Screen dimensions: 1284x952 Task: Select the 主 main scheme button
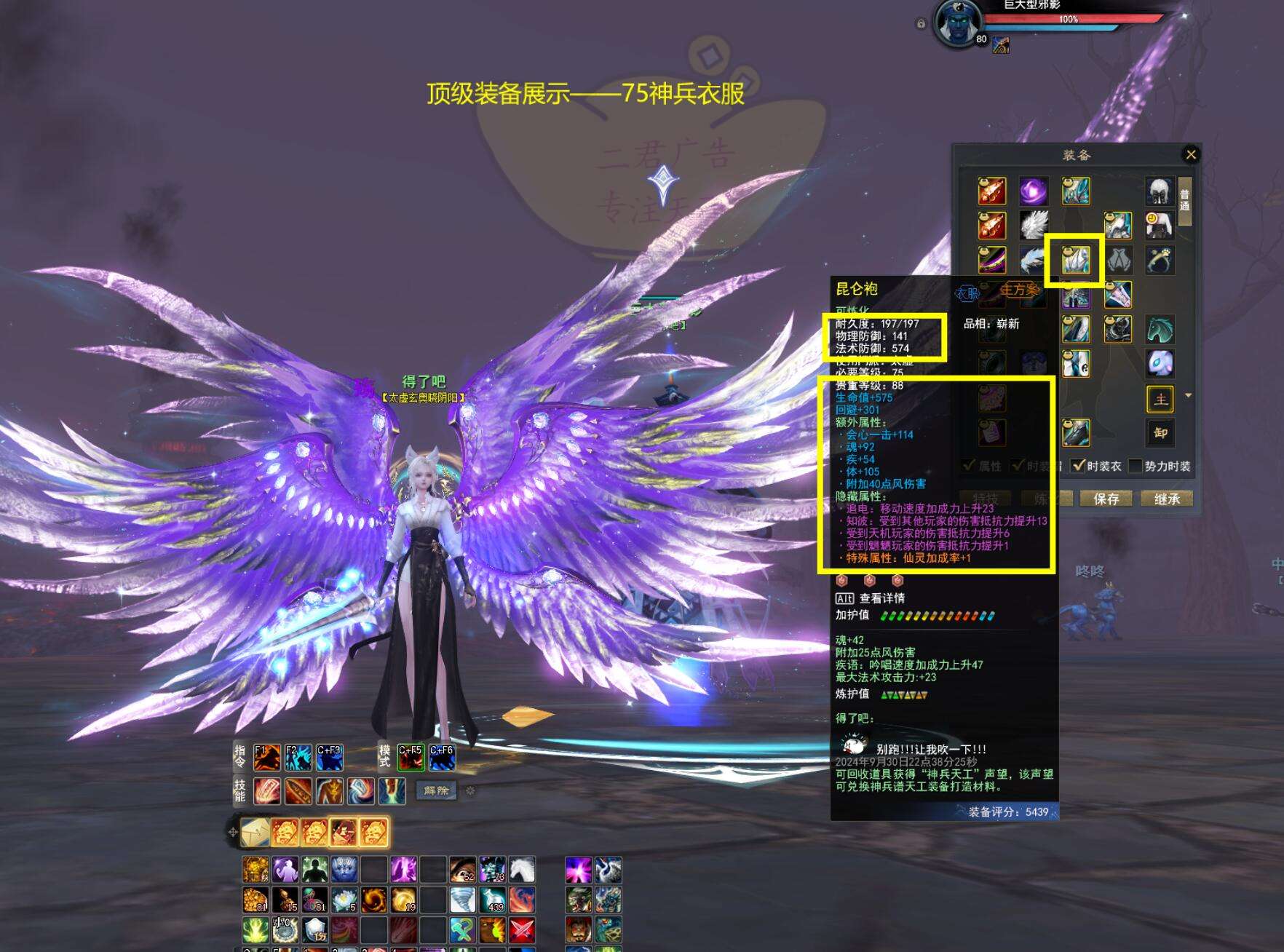click(x=1160, y=399)
